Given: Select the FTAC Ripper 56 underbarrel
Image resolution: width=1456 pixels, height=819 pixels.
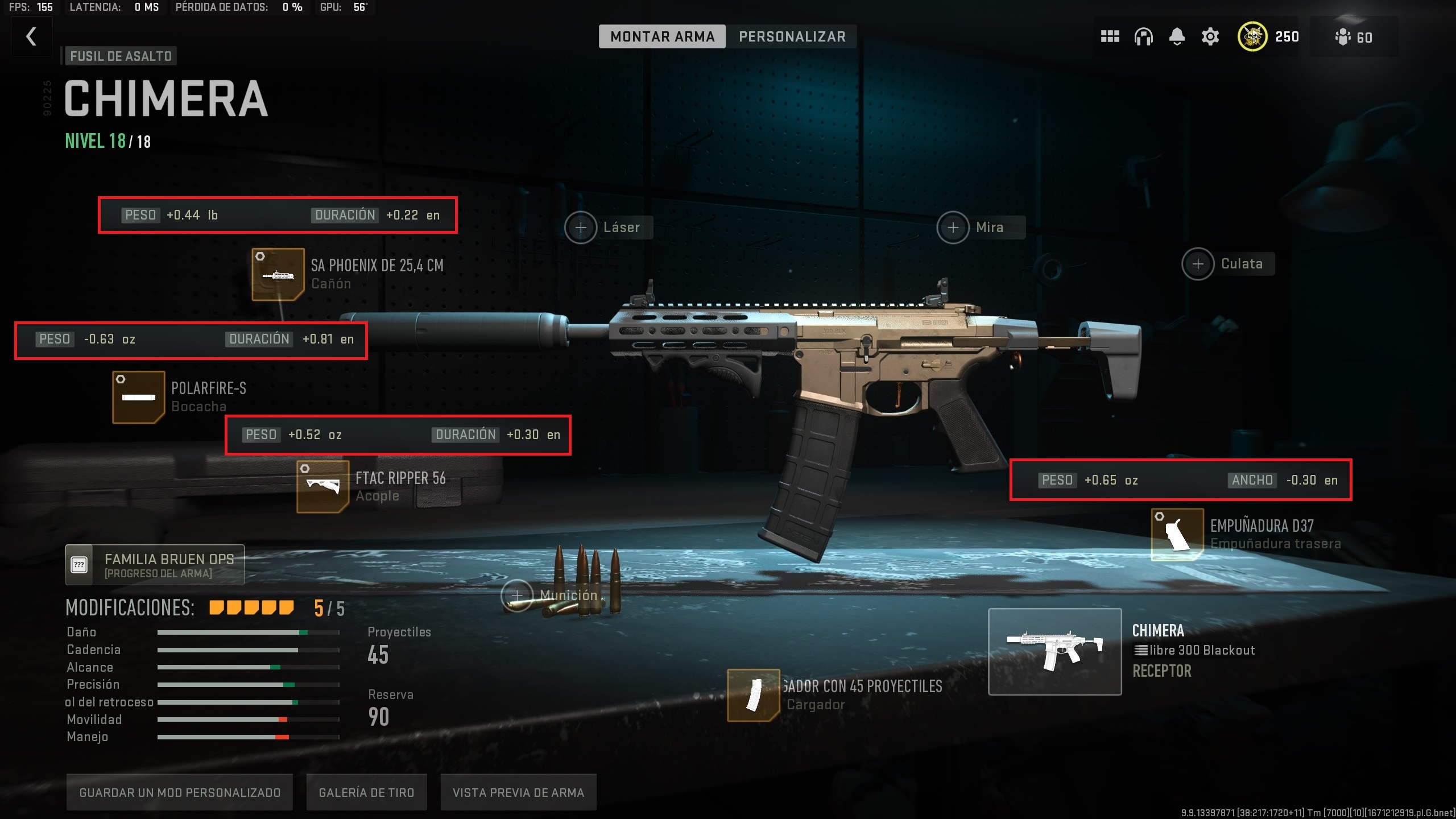Looking at the screenshot, I should point(322,488).
